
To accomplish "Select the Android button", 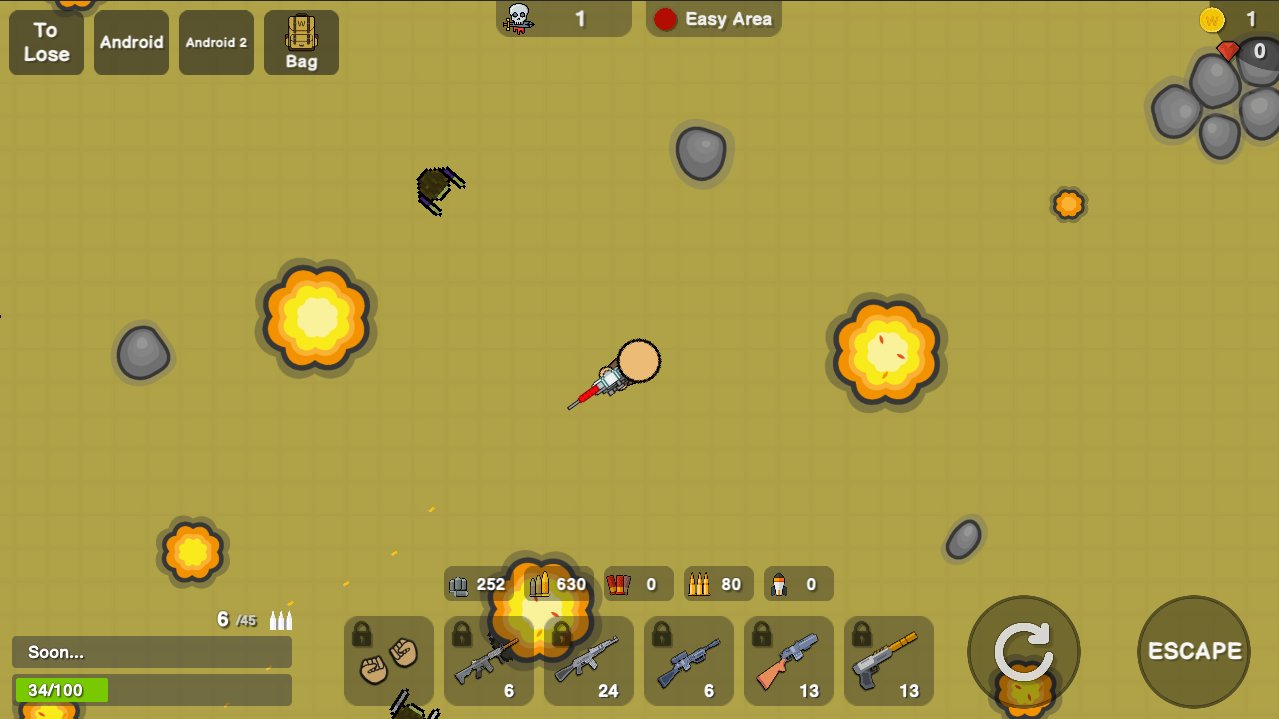I will pos(131,42).
